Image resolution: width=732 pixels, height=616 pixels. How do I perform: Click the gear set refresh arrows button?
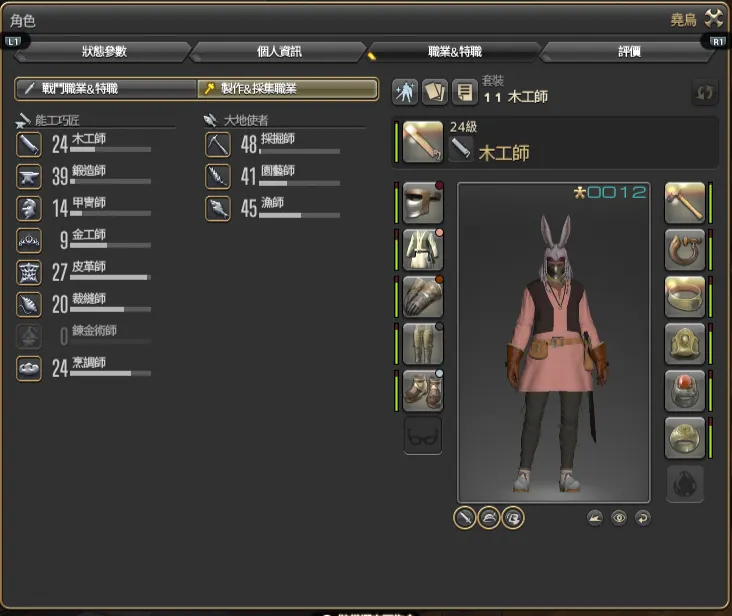705,93
